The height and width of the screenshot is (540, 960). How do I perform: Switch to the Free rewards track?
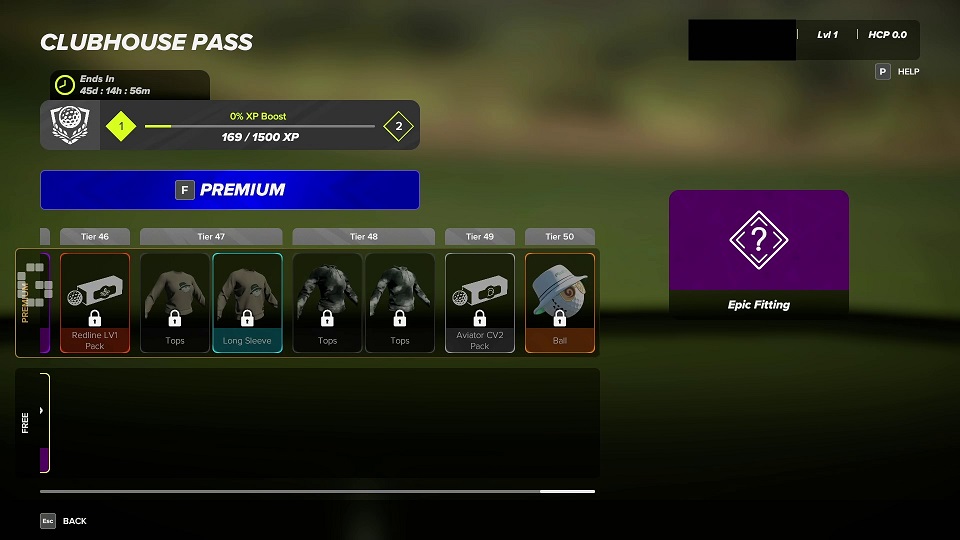pyautogui.click(x=30, y=422)
